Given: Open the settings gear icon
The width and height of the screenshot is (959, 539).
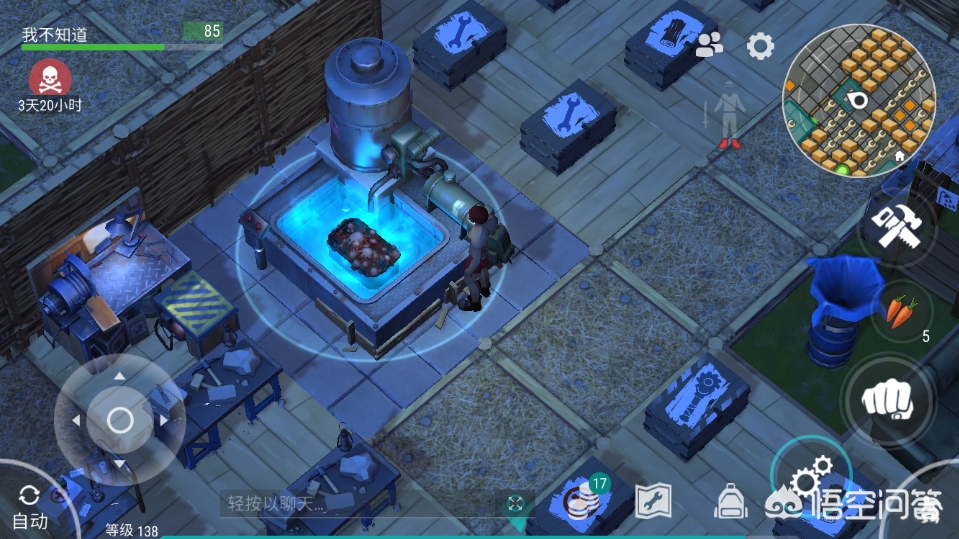Looking at the screenshot, I should tap(761, 45).
